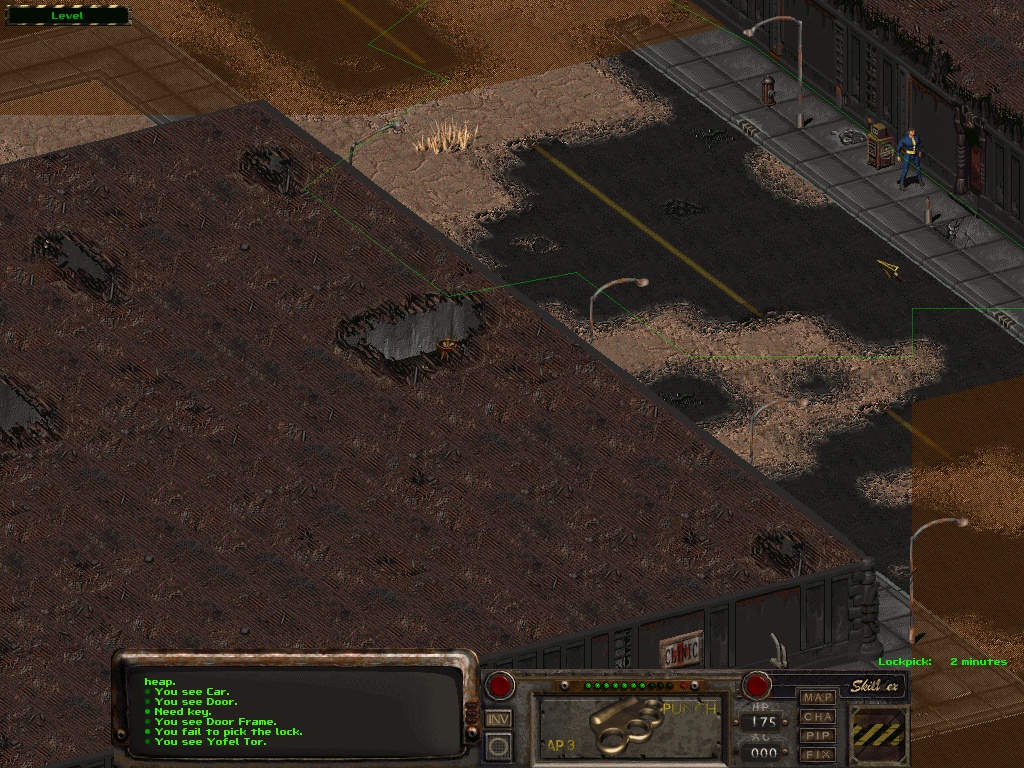Screen dimensions: 1024x768
Task: Click the FIX button
Action: 818,753
